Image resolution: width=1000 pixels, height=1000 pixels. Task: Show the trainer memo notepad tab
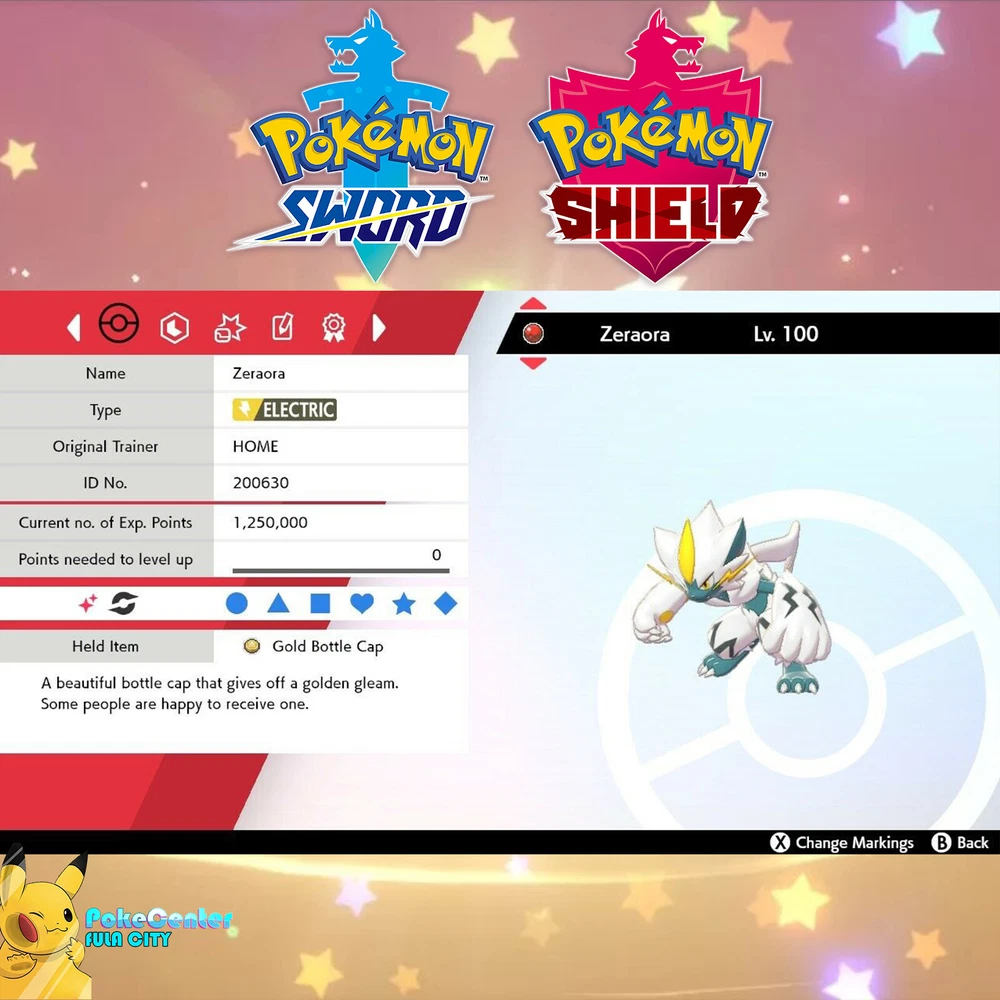[x=282, y=327]
